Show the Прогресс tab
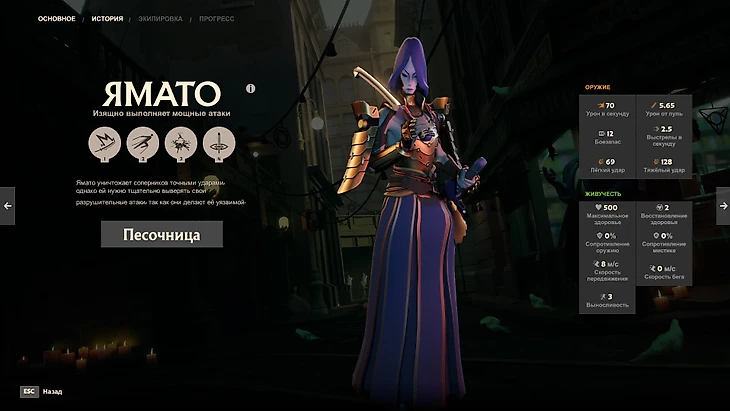This screenshot has height=411, width=730. 217,18
